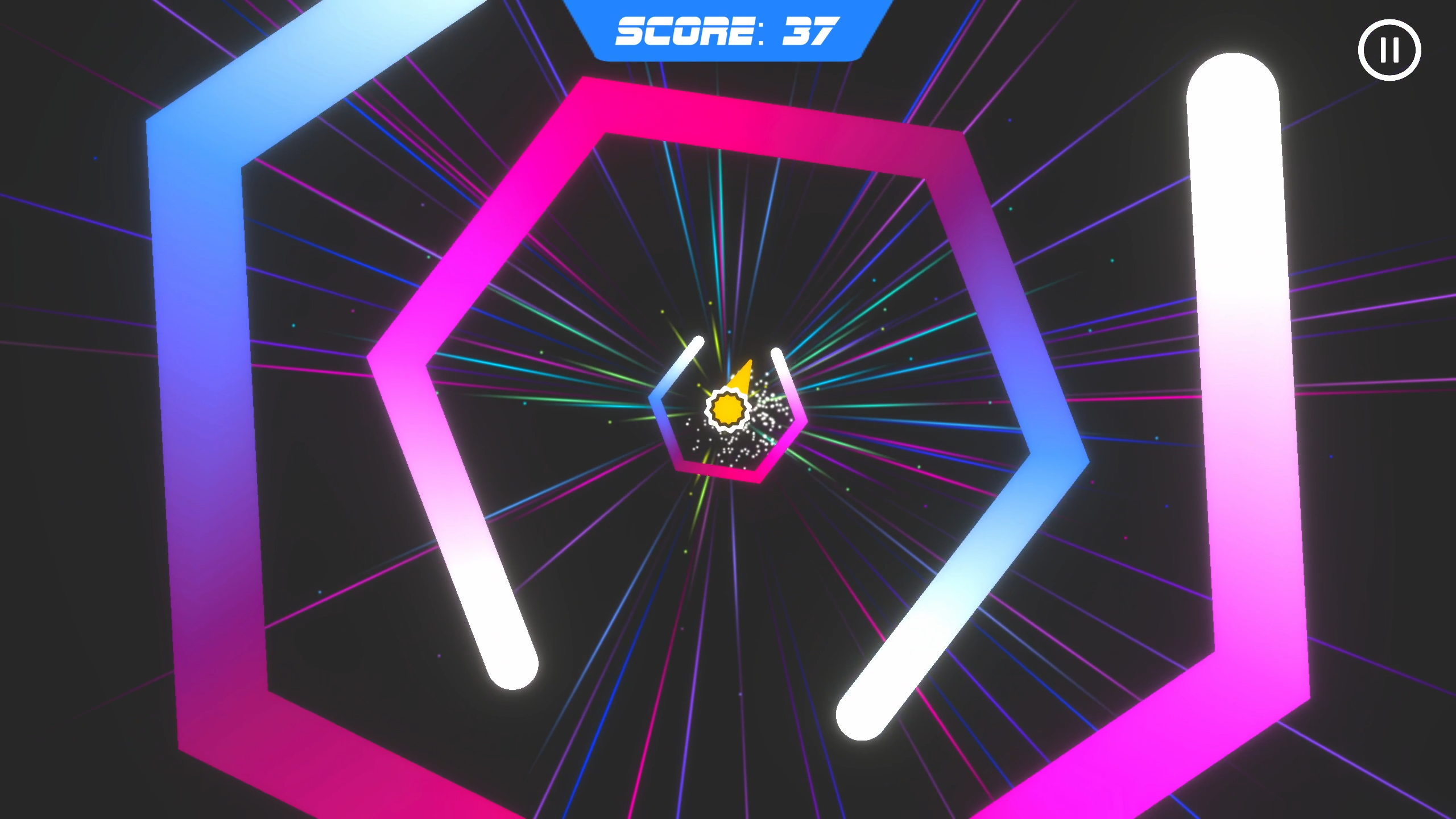Click the pause icon
The height and width of the screenshot is (819, 1456).
(x=1389, y=50)
